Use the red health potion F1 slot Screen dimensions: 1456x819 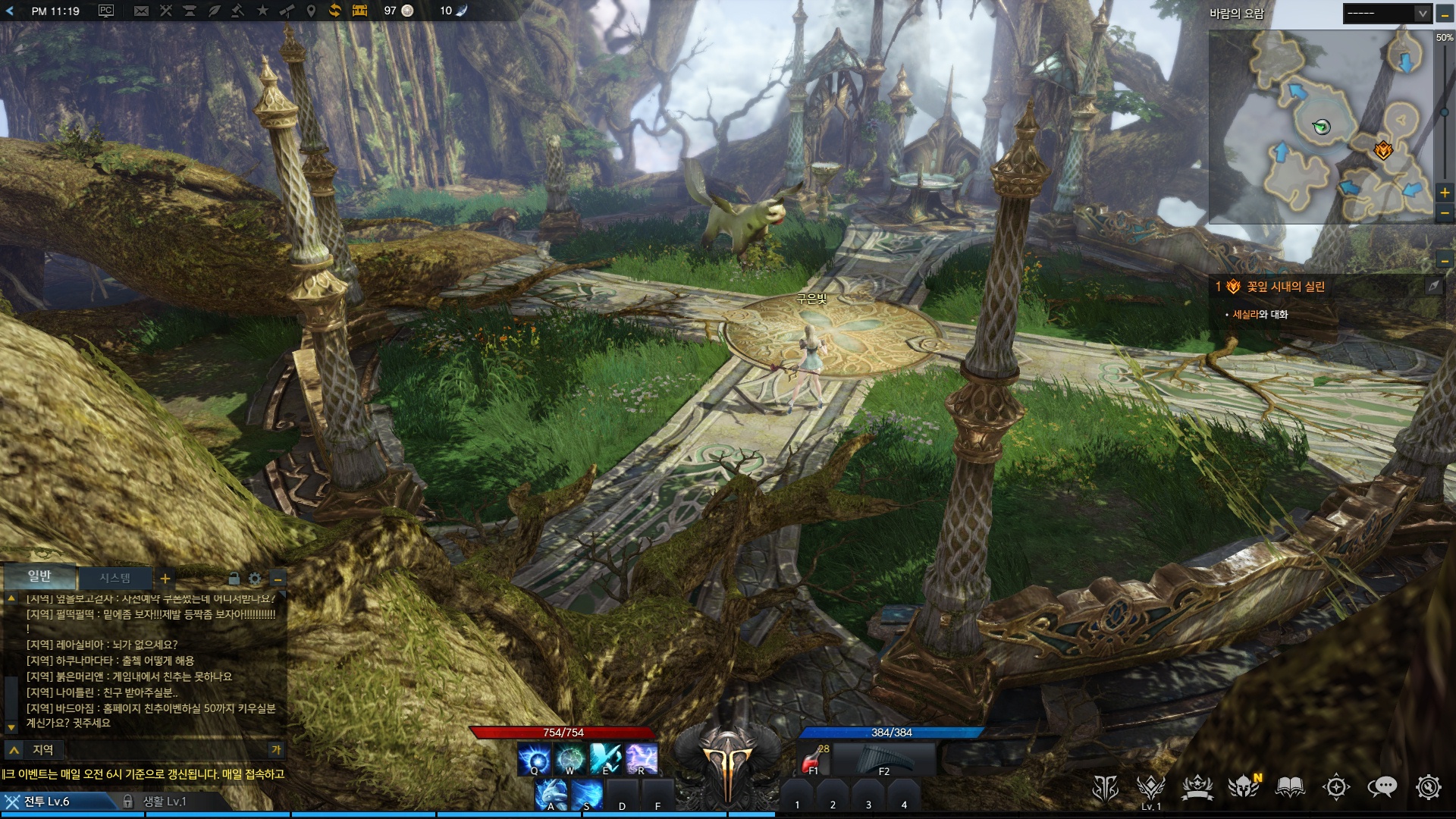point(814,758)
